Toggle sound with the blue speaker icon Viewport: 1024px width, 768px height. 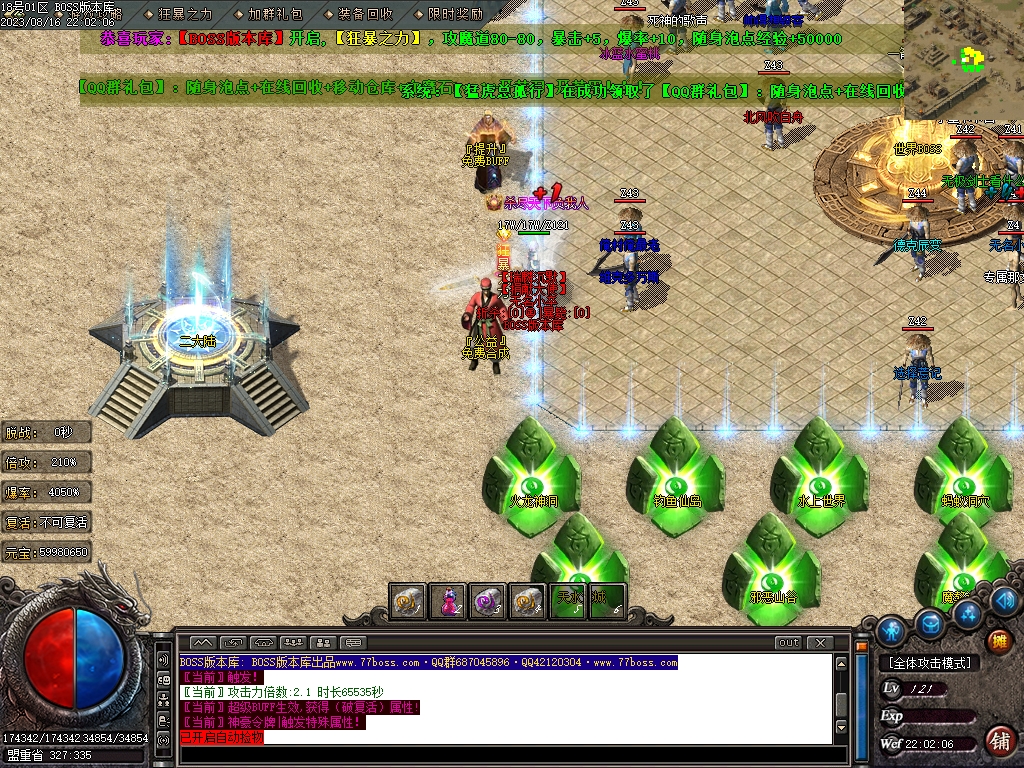[x=1004, y=600]
